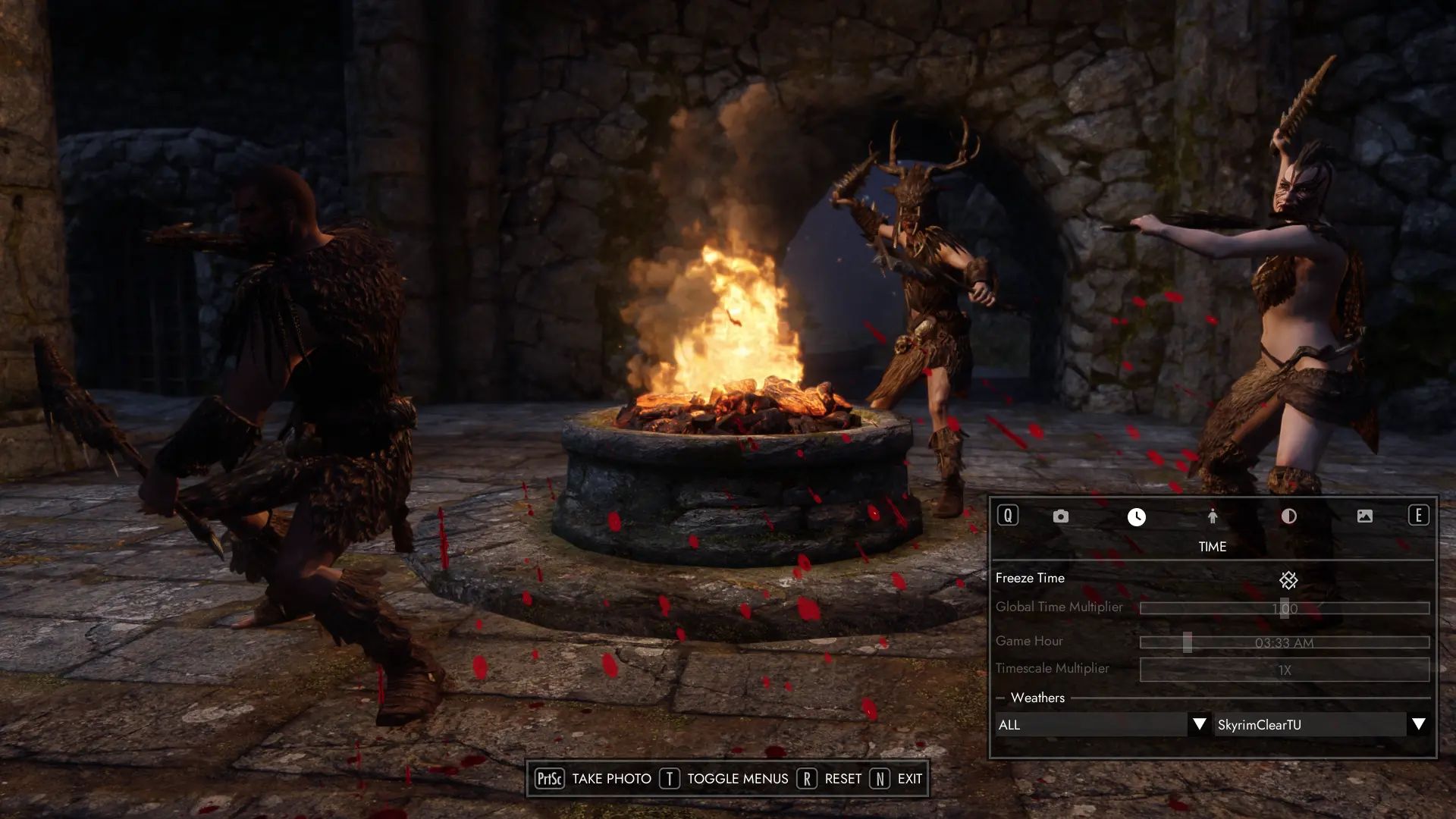Screen dimensions: 1456x819
Task: Select the camera settings icon
Action: point(1060,516)
